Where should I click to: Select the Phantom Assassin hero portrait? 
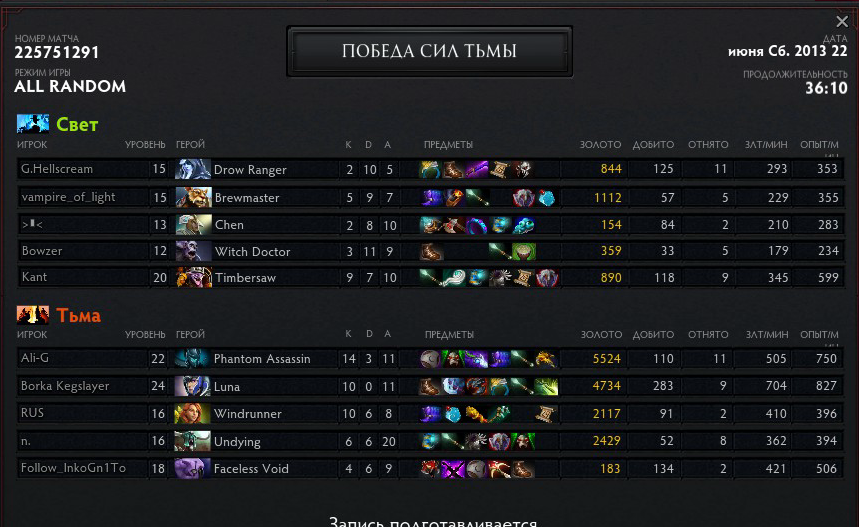coord(192,358)
